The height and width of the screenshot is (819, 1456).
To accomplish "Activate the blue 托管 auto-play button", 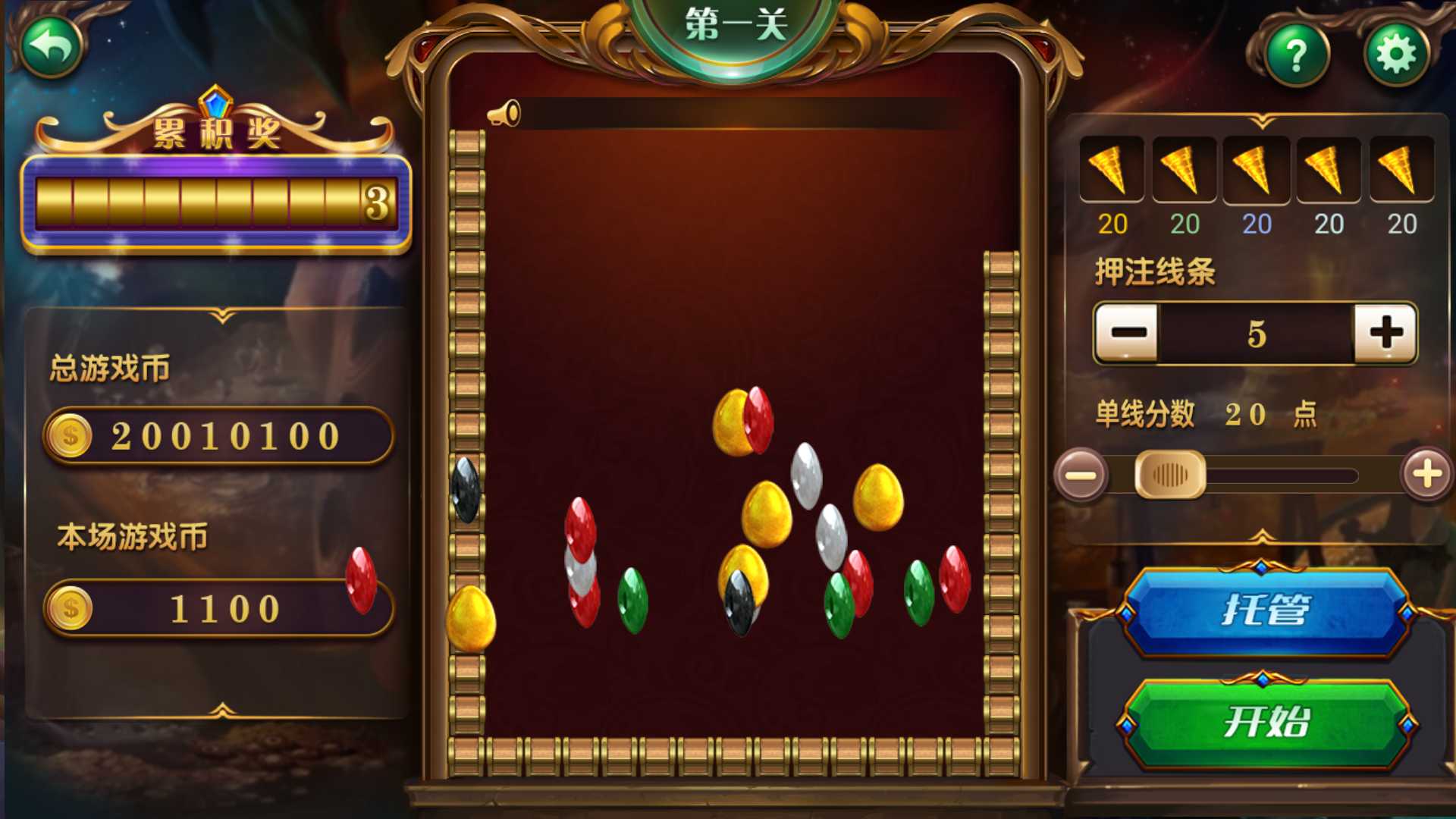I will [x=1266, y=610].
